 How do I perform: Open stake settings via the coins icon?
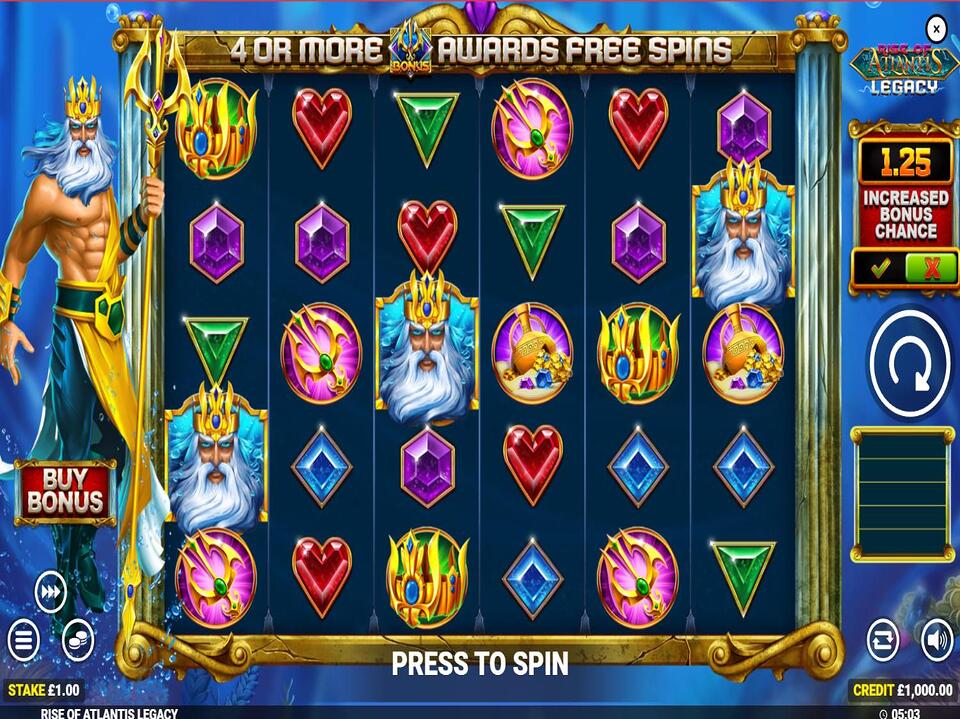click(x=78, y=639)
